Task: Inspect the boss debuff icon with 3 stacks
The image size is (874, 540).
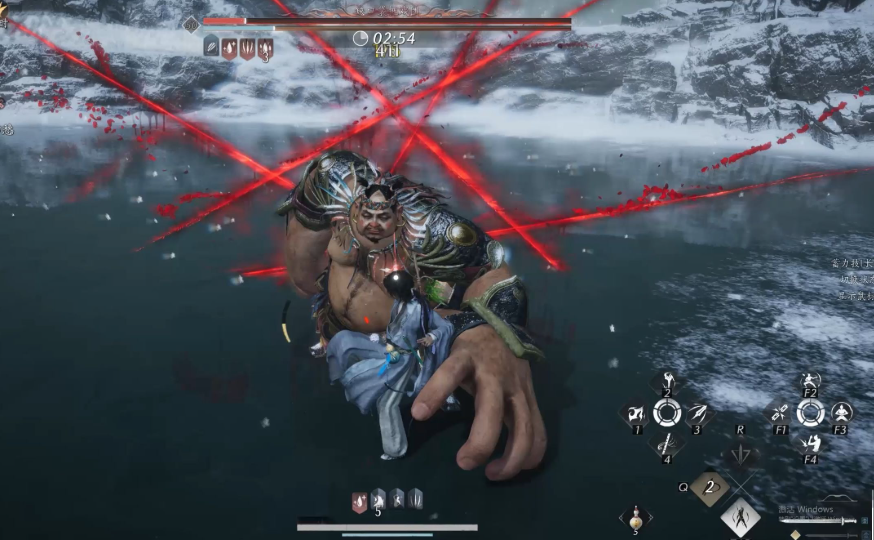Action: 265,48
